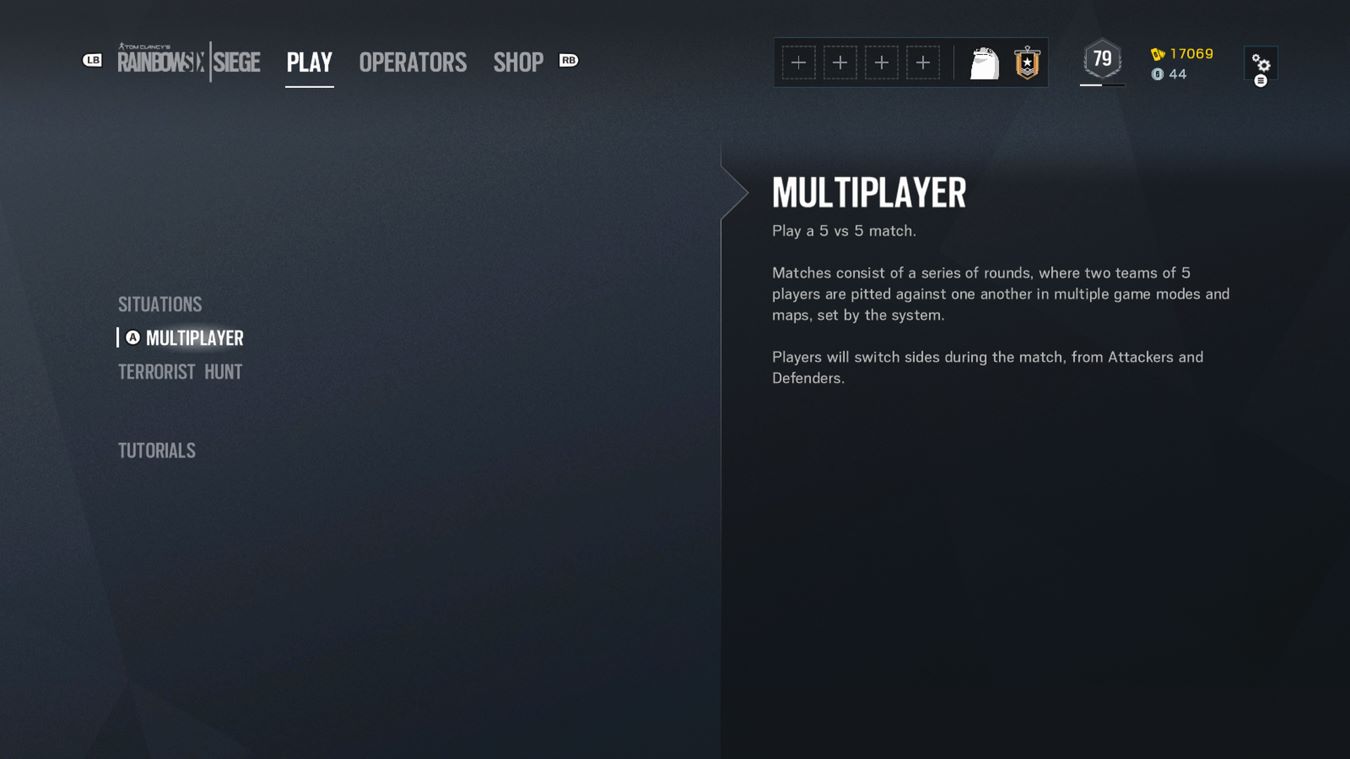Click the fourth empty squad invite slot
The height and width of the screenshot is (759, 1350).
pyautogui.click(x=924, y=61)
